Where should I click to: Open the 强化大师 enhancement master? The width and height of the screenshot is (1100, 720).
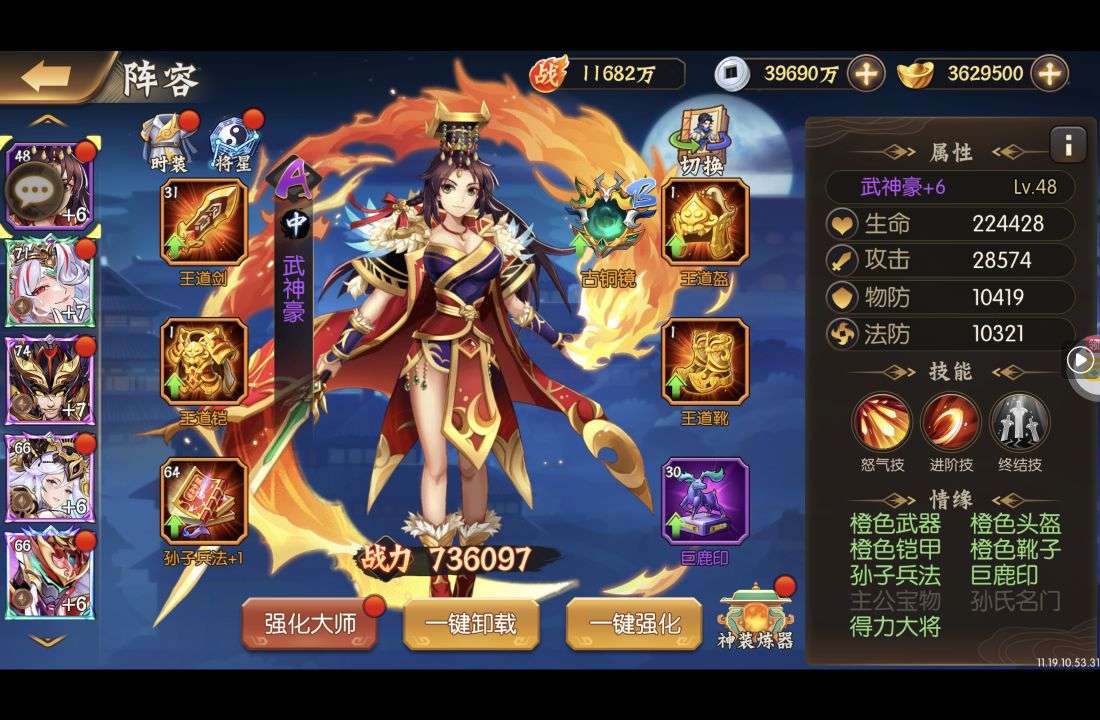310,625
